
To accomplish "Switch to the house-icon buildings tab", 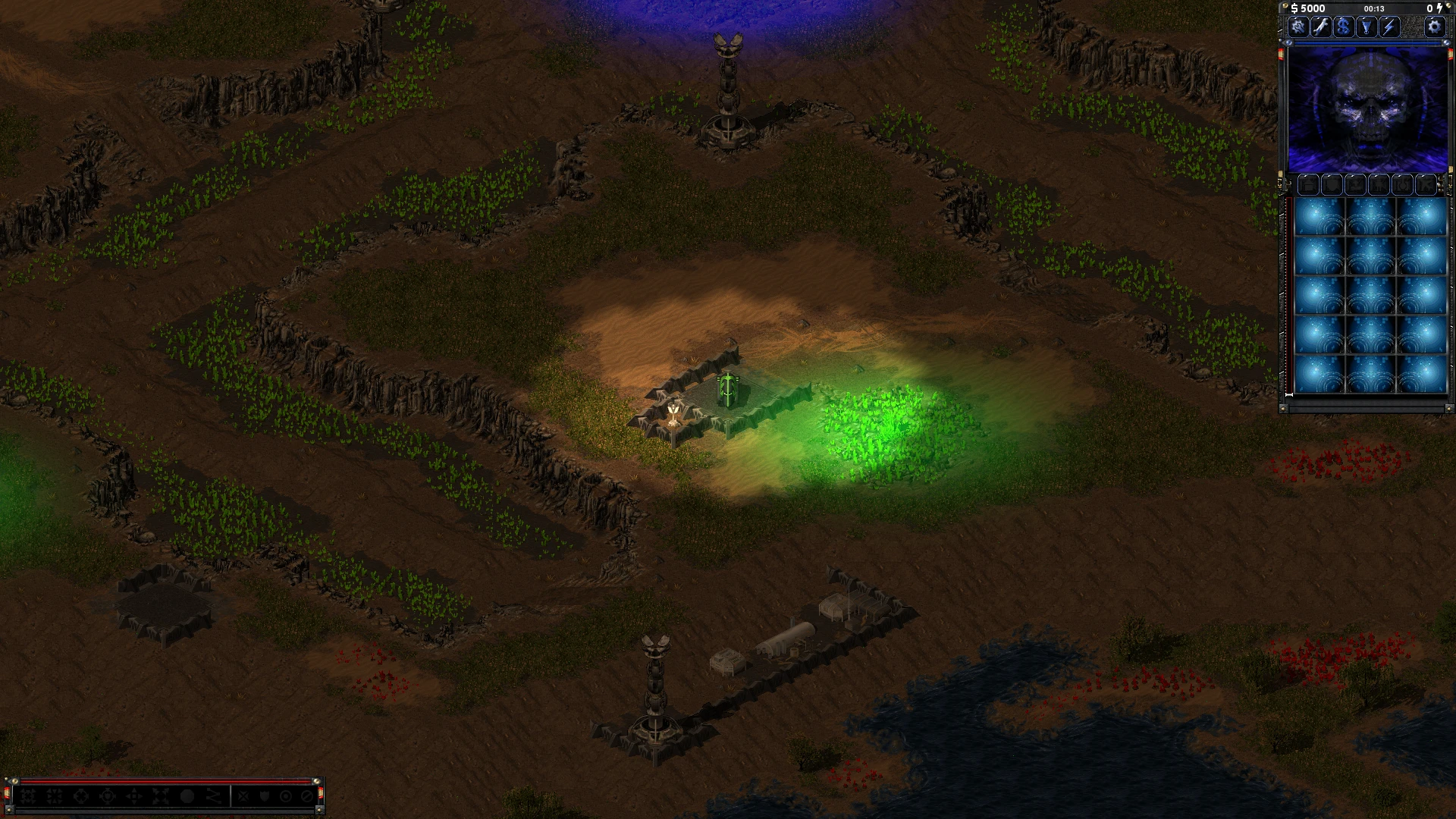I will [1308, 184].
